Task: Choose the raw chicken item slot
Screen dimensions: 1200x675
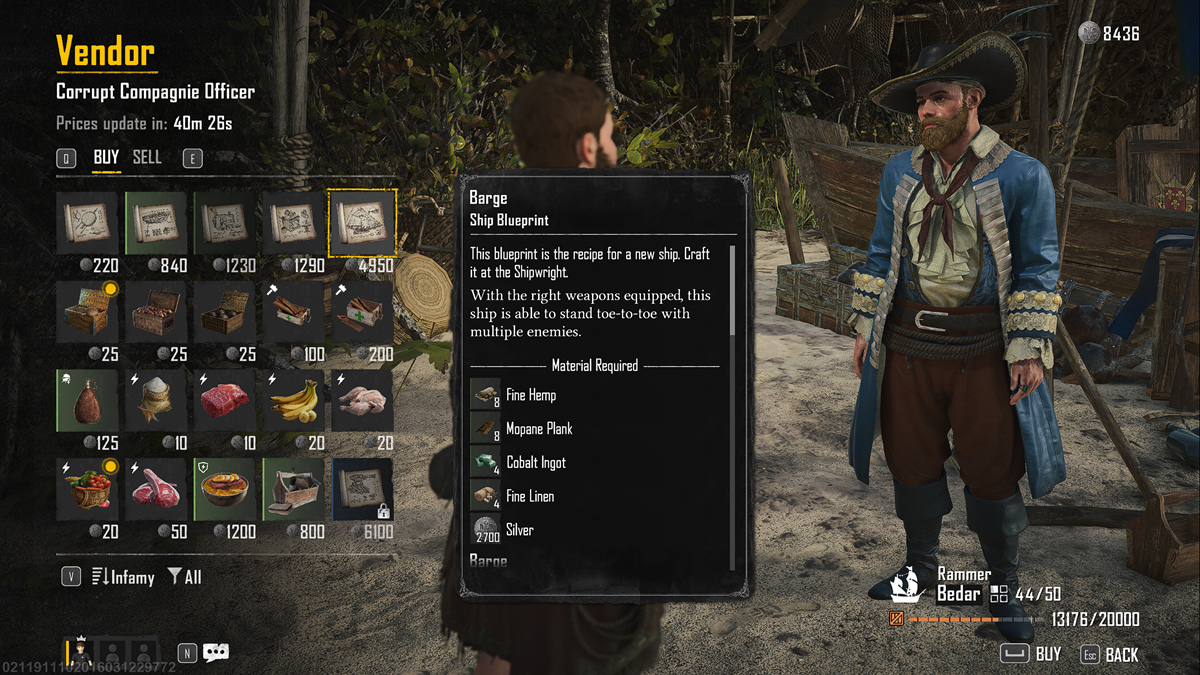Action: (362, 400)
